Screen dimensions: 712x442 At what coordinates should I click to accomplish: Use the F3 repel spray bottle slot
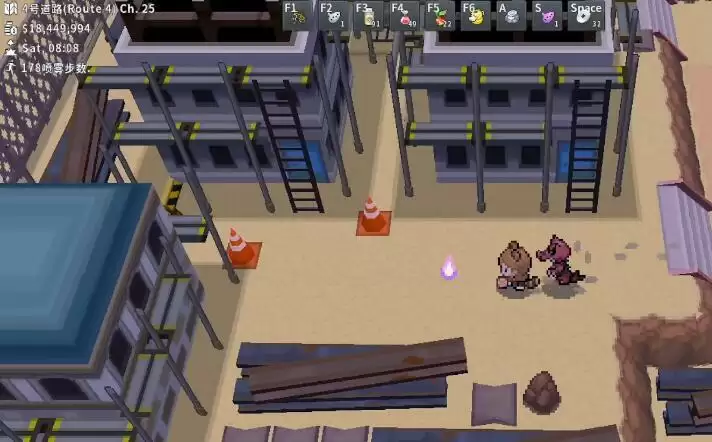point(369,15)
